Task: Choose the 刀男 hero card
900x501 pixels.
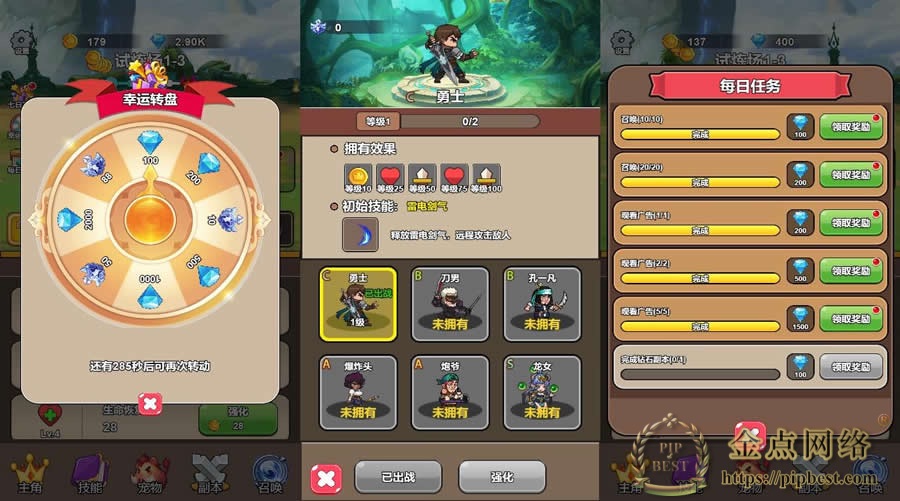Action: (x=449, y=300)
